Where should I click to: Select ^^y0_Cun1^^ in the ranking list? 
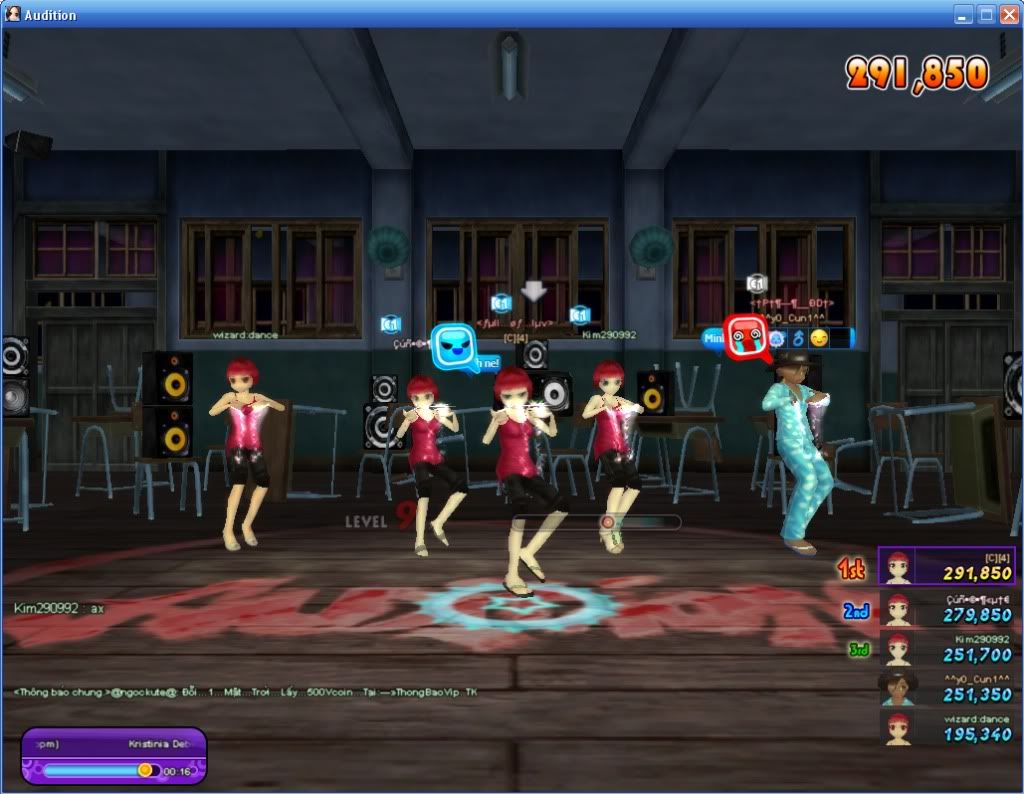point(947,688)
